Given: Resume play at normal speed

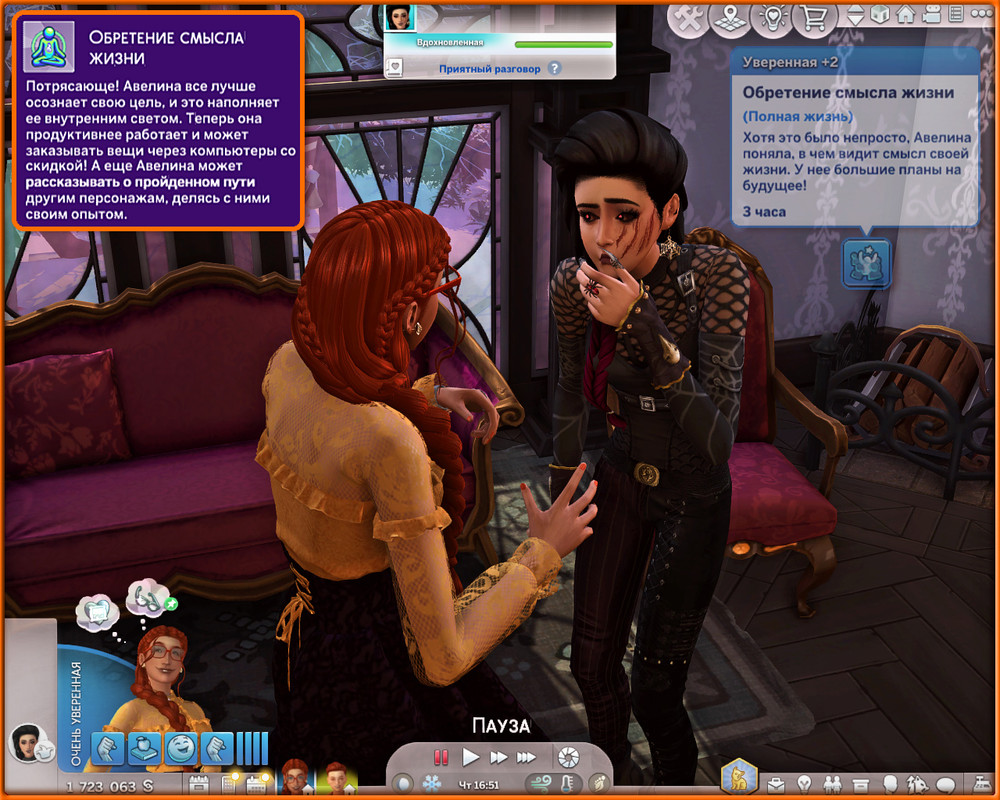Looking at the screenshot, I should 471,758.
